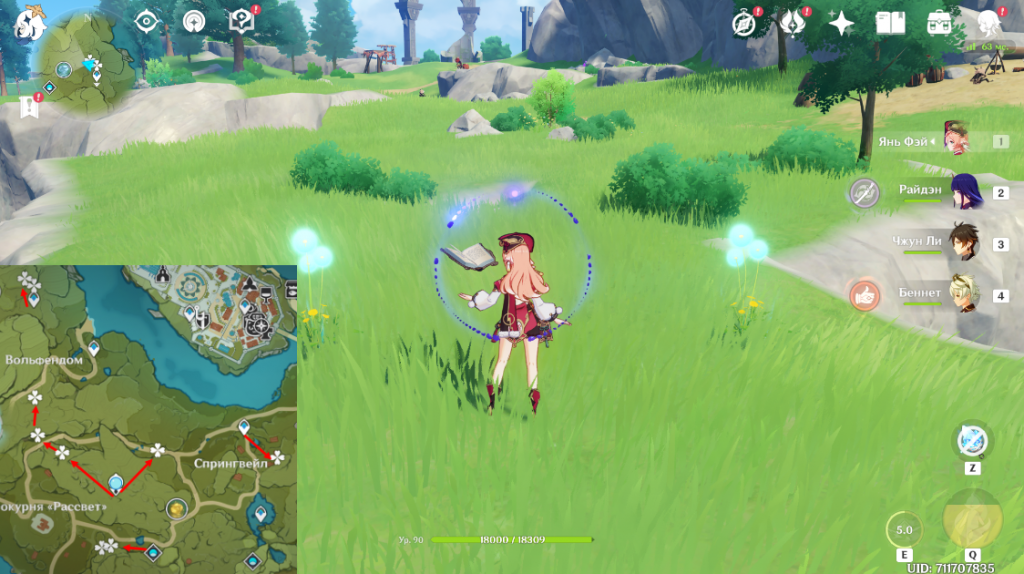Open the backpack inventory
Viewport: 1024px width, 574px height.
[x=939, y=23]
